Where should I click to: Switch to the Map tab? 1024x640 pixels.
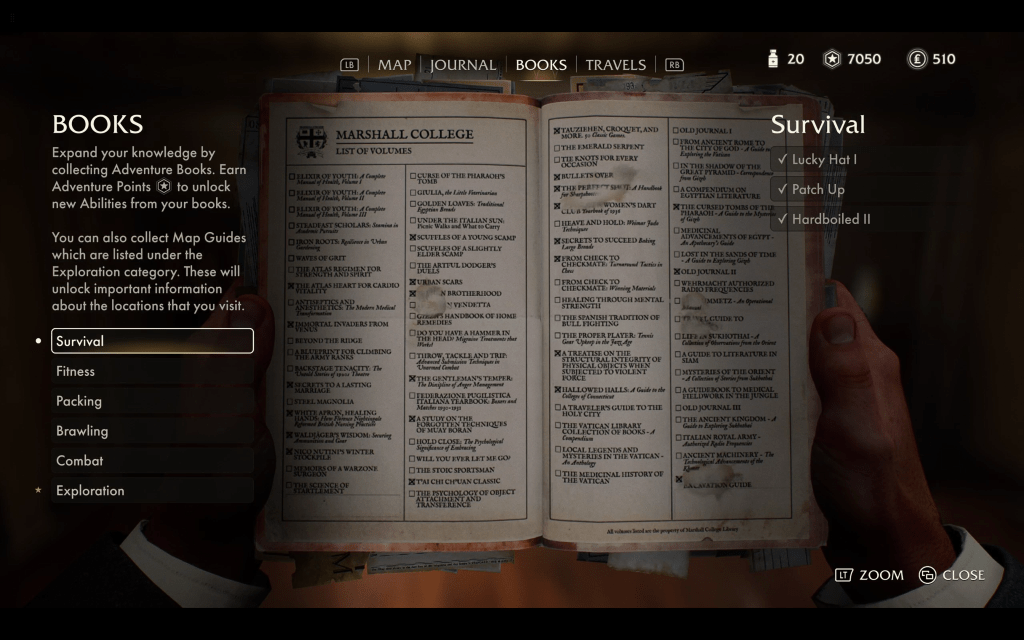[394, 65]
